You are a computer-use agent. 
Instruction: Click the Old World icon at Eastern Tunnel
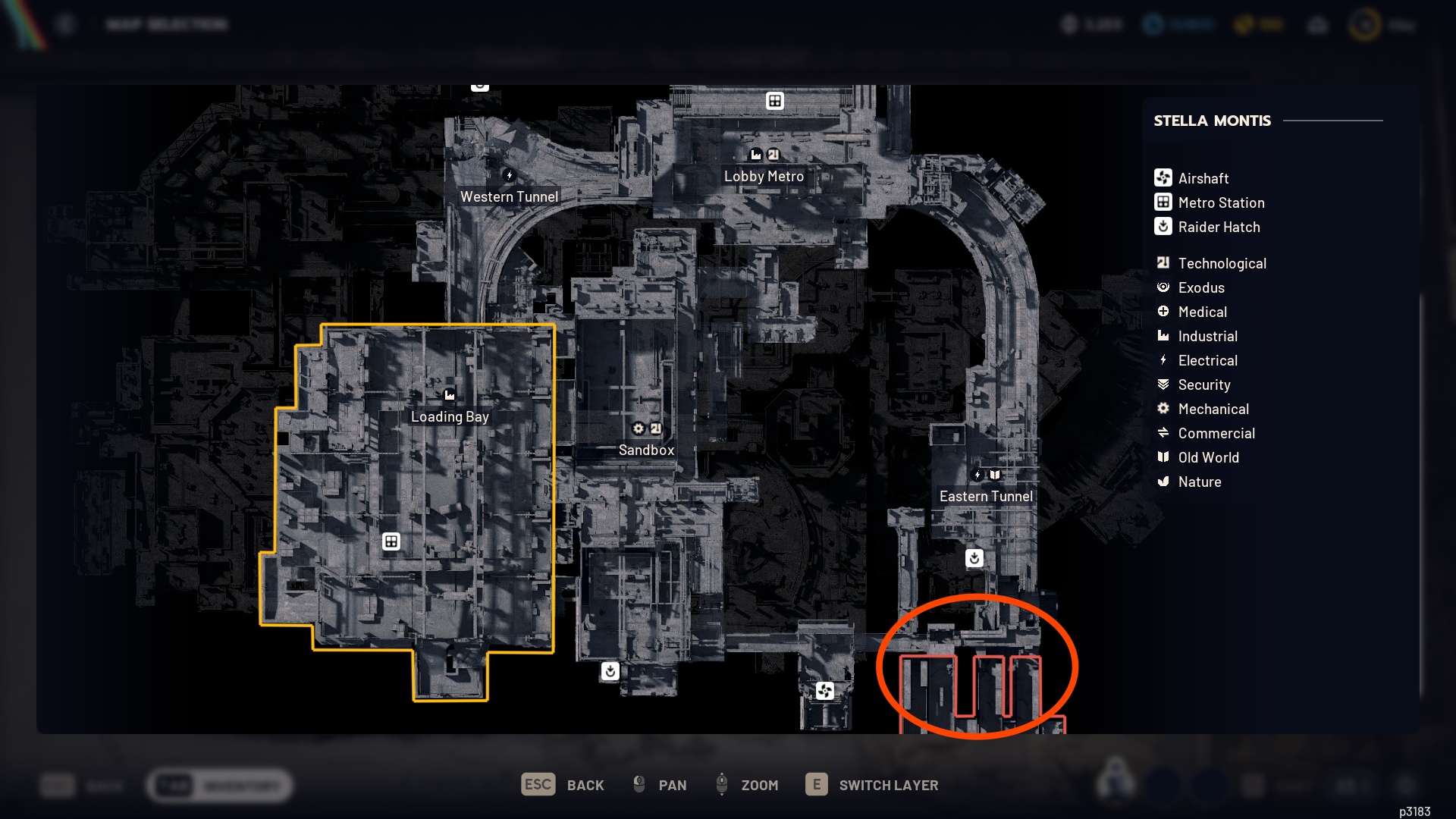tap(994, 475)
